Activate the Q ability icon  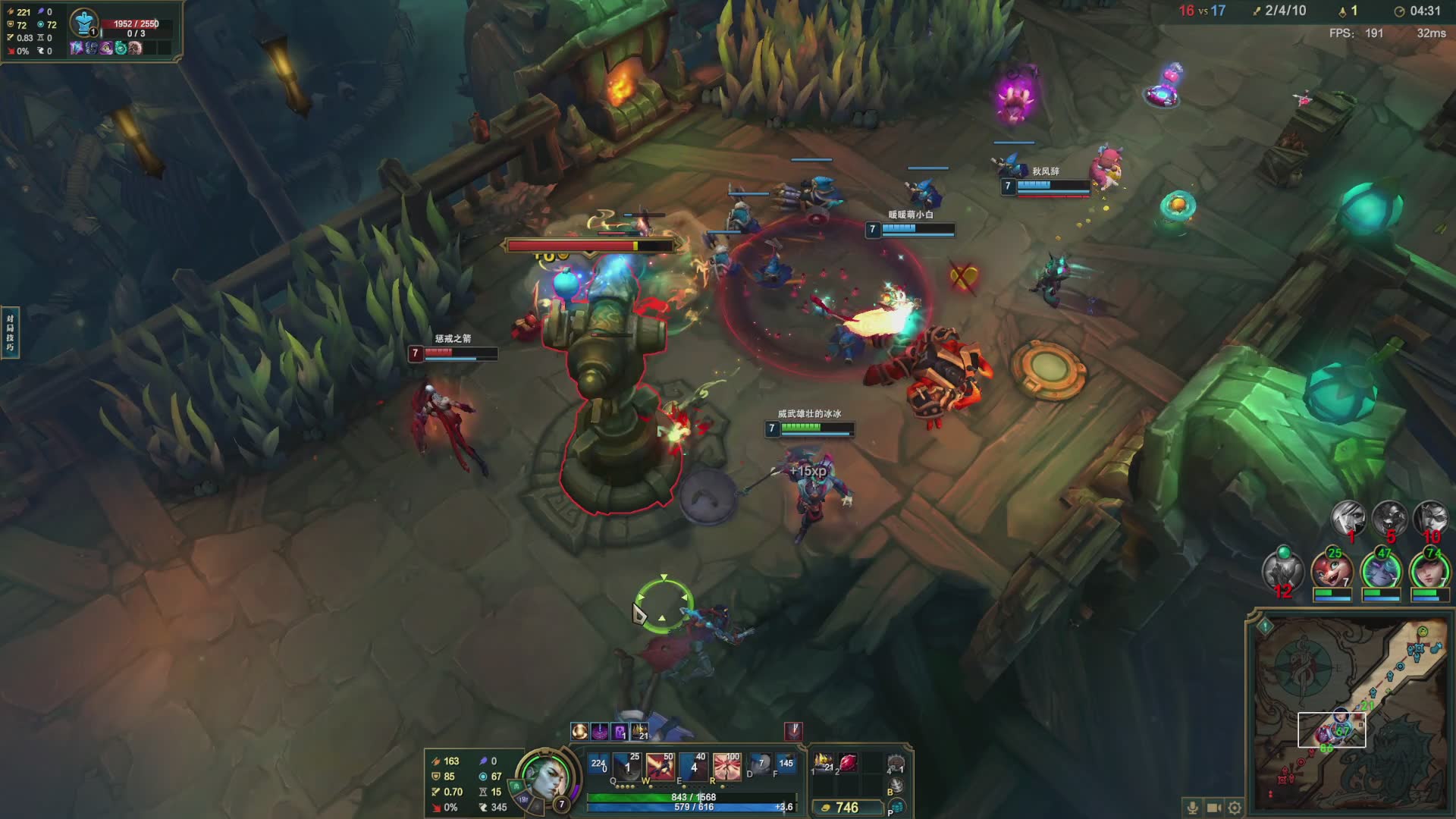[x=627, y=767]
